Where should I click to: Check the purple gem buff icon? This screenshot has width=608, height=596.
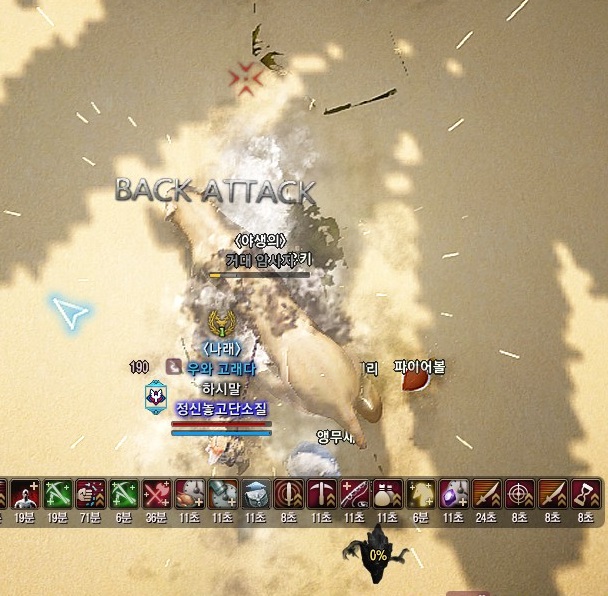click(453, 494)
